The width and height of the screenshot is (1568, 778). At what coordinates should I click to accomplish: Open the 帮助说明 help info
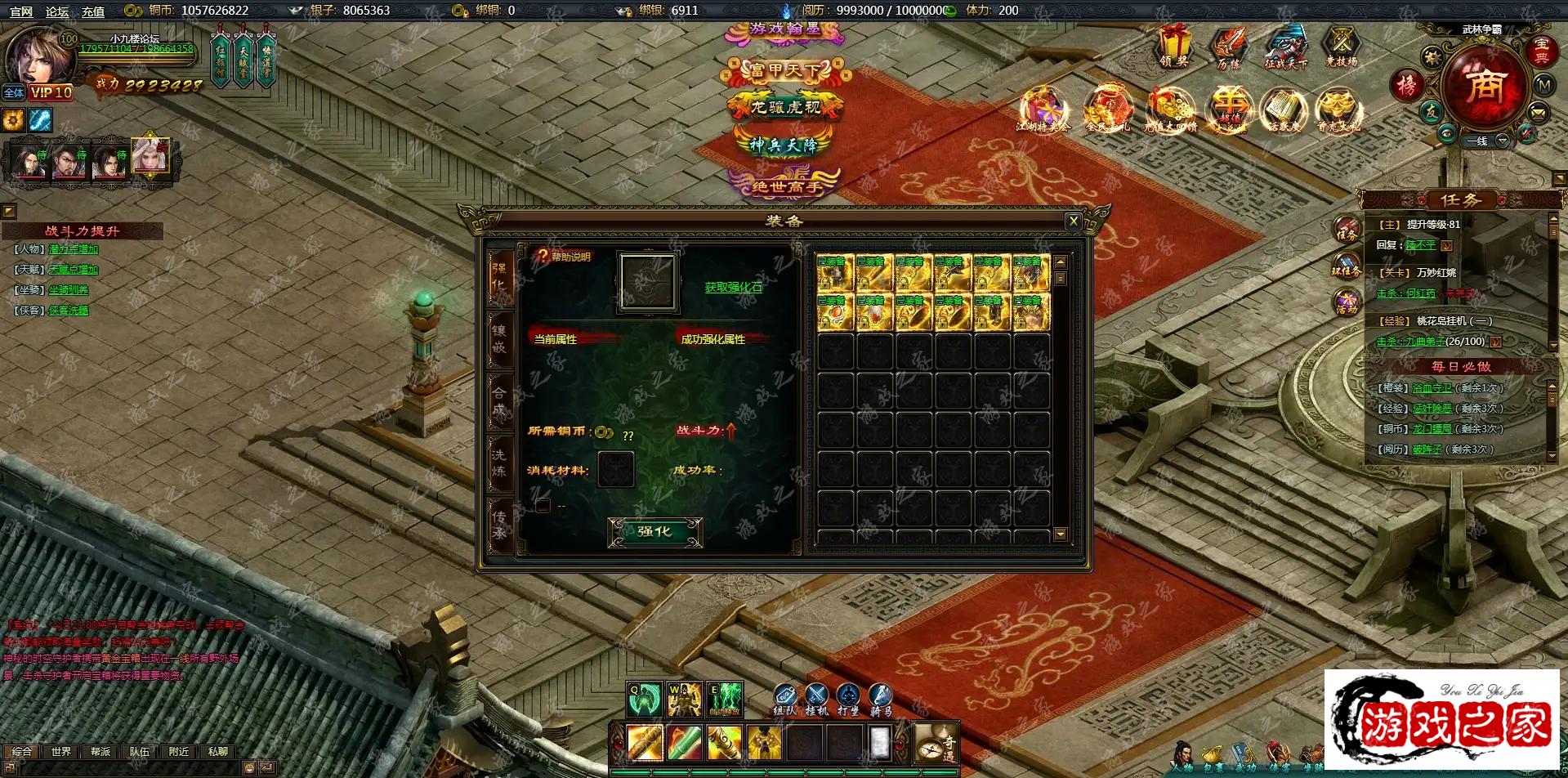pos(564,257)
